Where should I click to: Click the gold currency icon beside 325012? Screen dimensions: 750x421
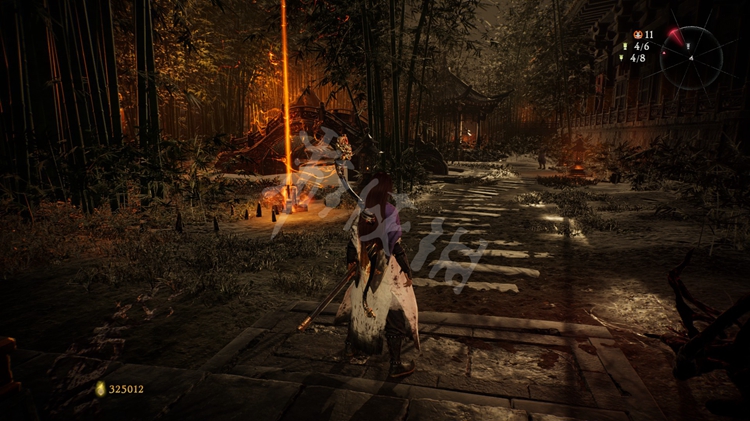(100, 388)
